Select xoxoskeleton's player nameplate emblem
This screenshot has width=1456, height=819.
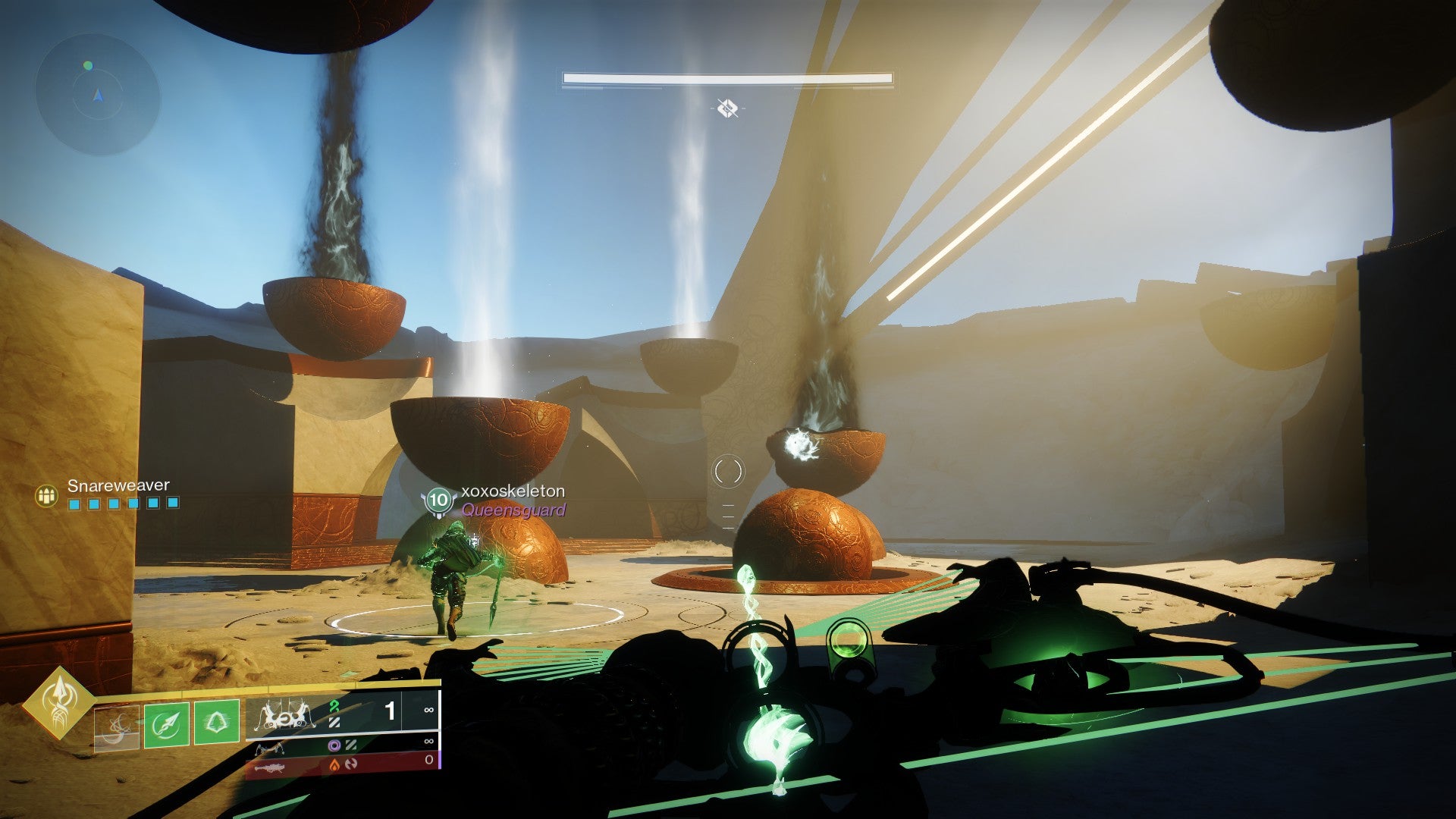pos(438,500)
